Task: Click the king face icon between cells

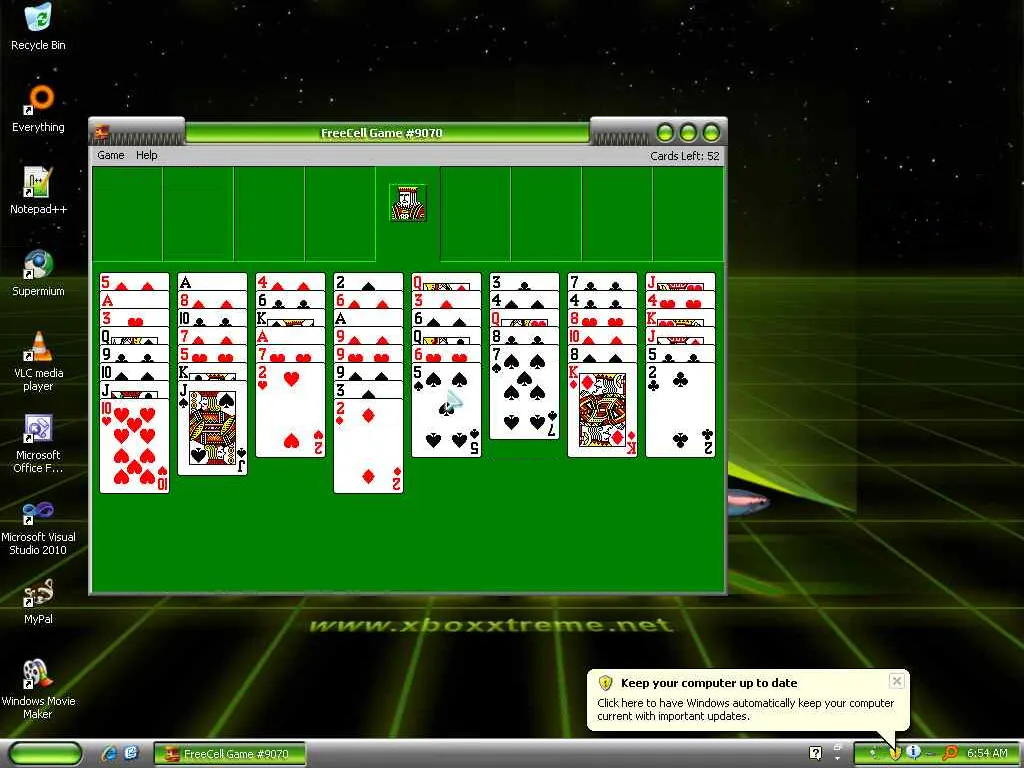Action: (408, 202)
